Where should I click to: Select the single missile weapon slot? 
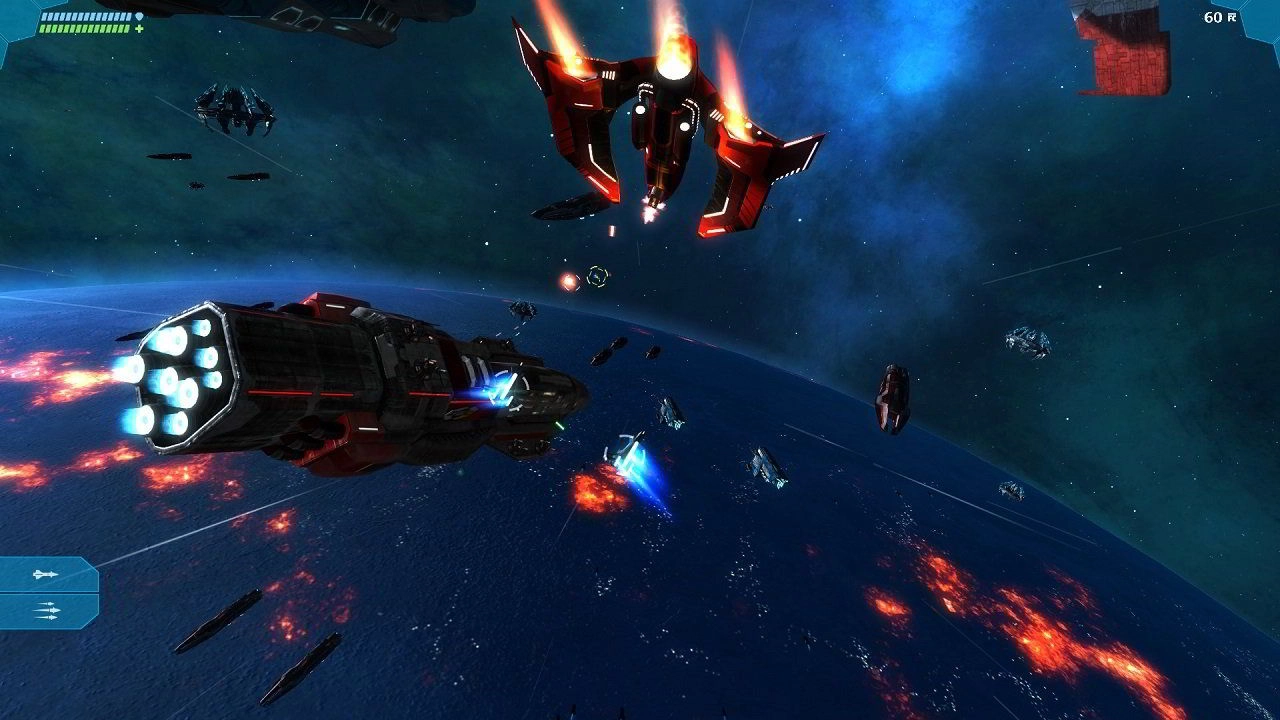pos(46,575)
